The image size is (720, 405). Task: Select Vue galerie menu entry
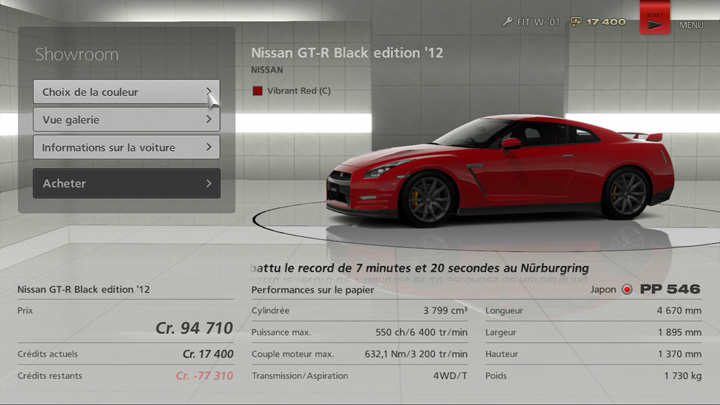(x=126, y=120)
